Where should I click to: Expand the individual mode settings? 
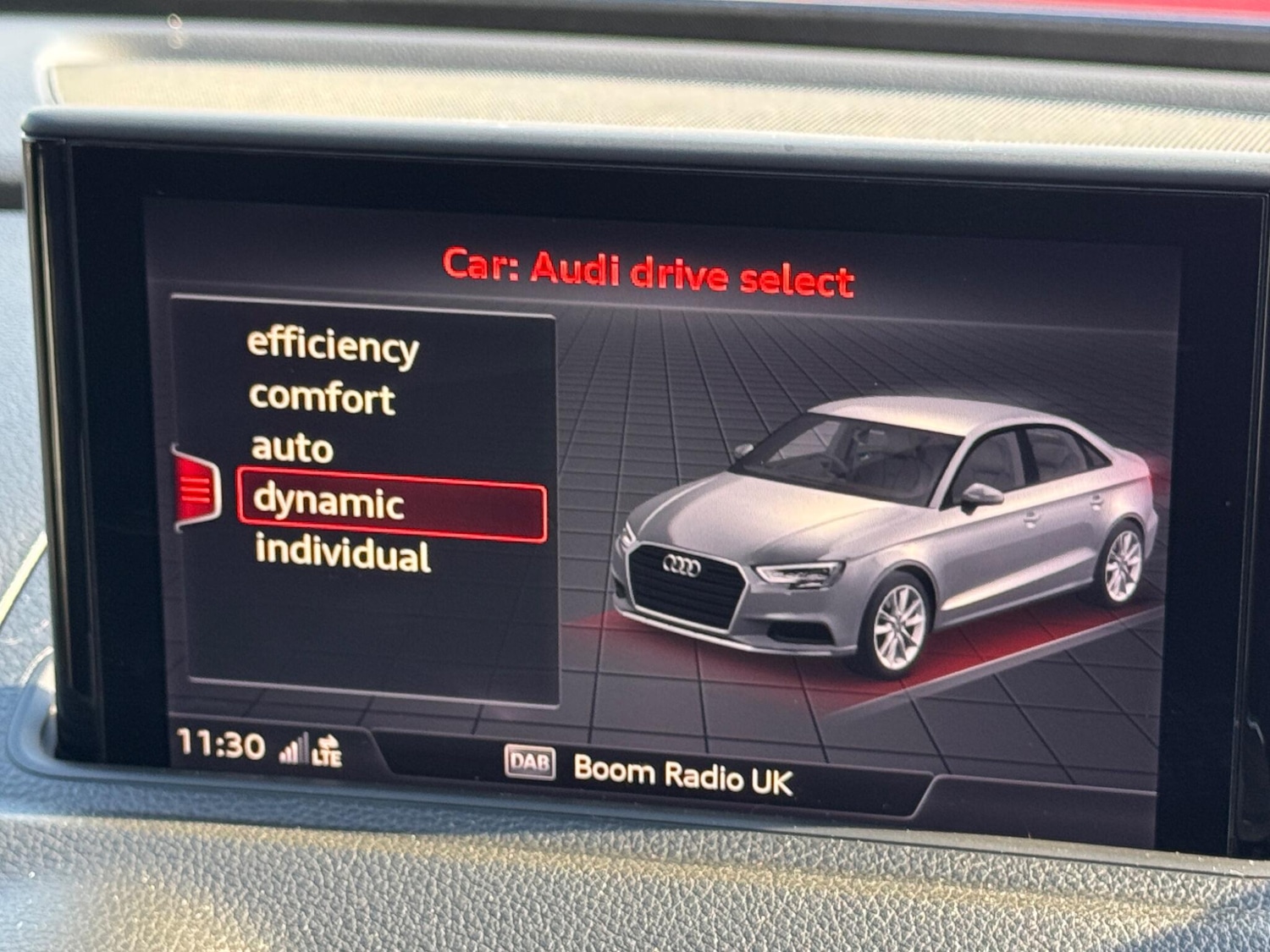click(342, 557)
